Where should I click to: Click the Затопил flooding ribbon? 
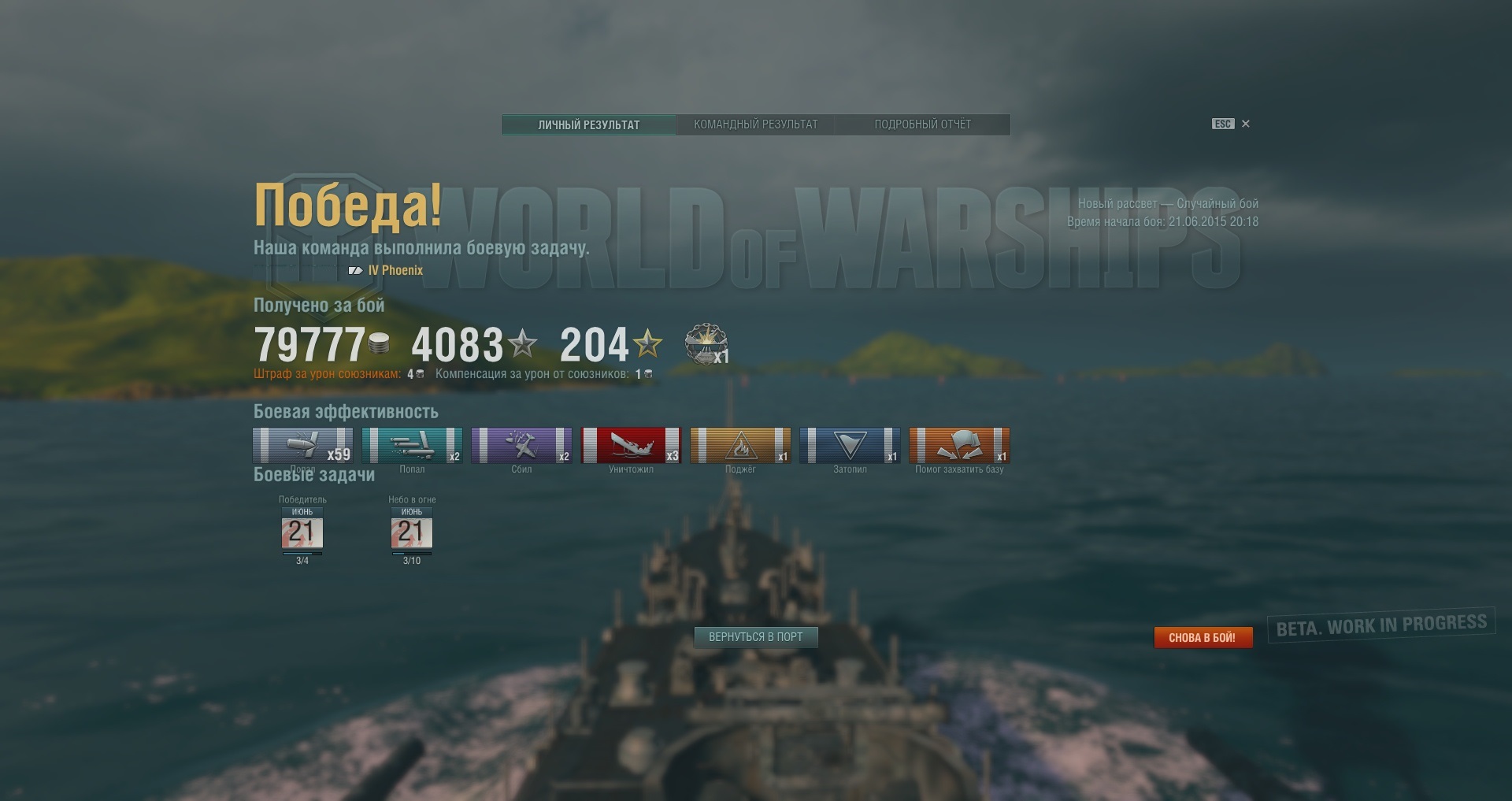coord(850,445)
